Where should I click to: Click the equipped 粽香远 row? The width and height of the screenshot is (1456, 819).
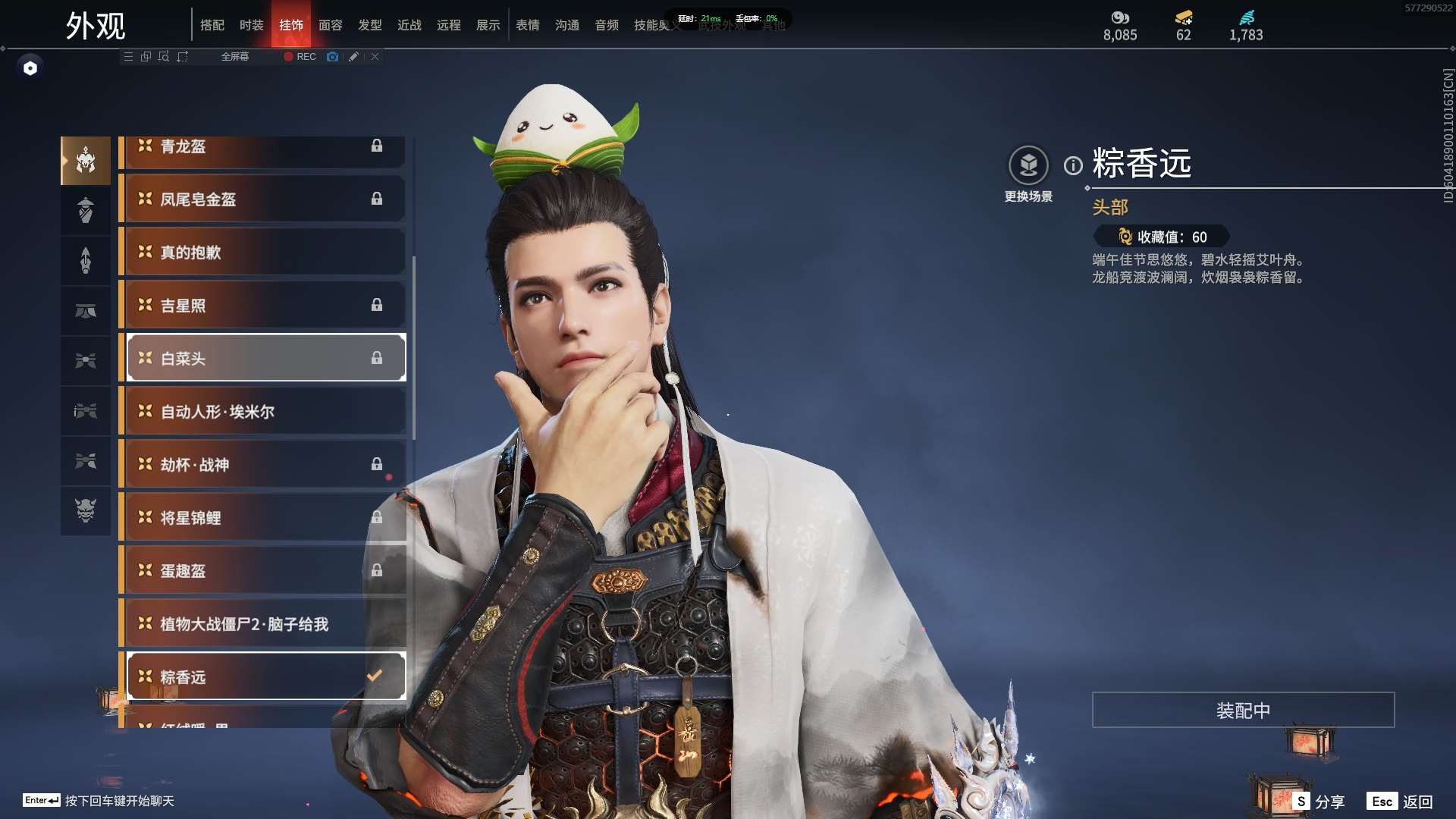265,676
